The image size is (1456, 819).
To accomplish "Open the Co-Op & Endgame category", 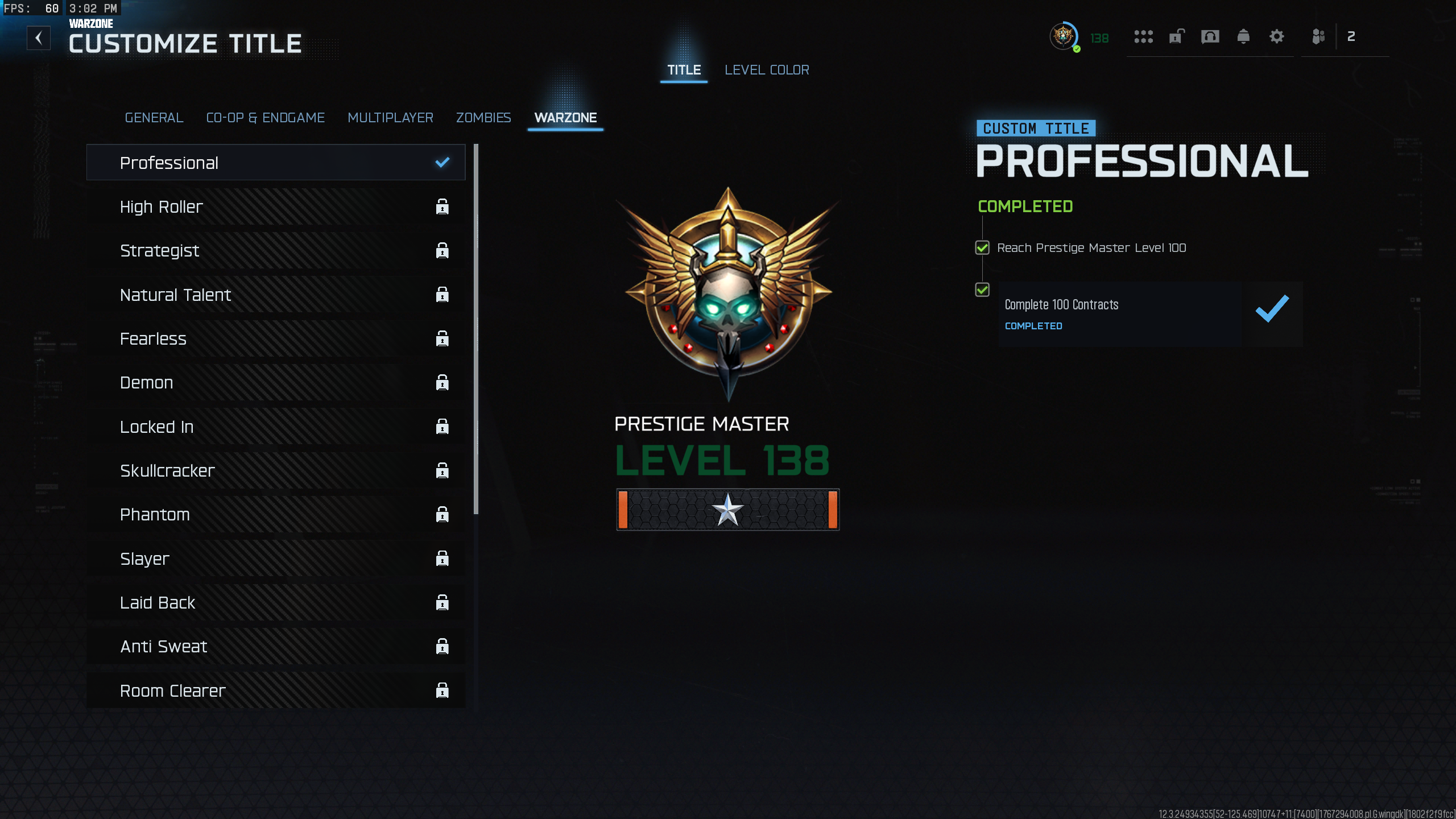I will [x=266, y=118].
